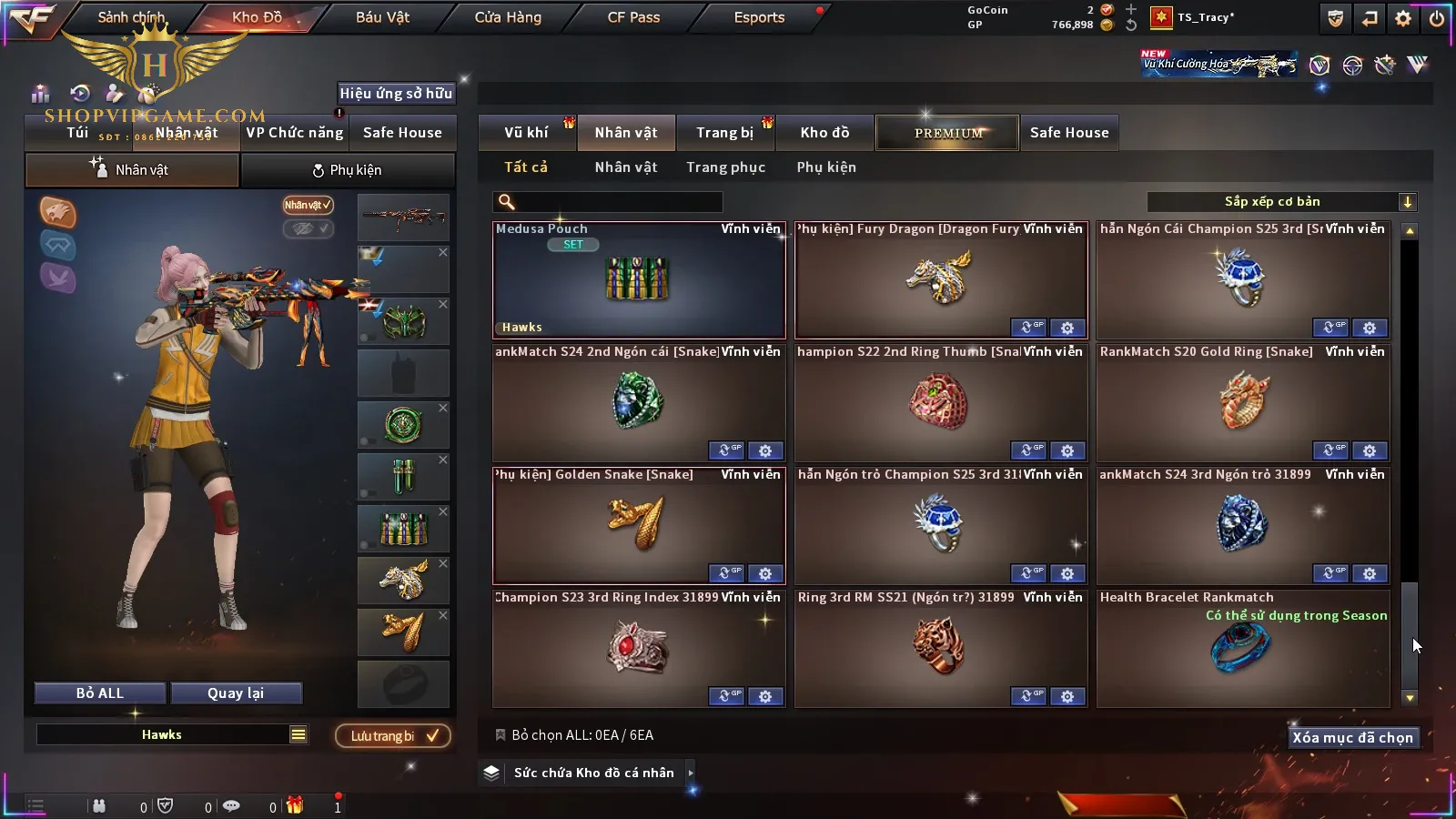Viewport: 1456px width, 819px height.
Task: Open the Báu Vật menu
Action: click(382, 17)
